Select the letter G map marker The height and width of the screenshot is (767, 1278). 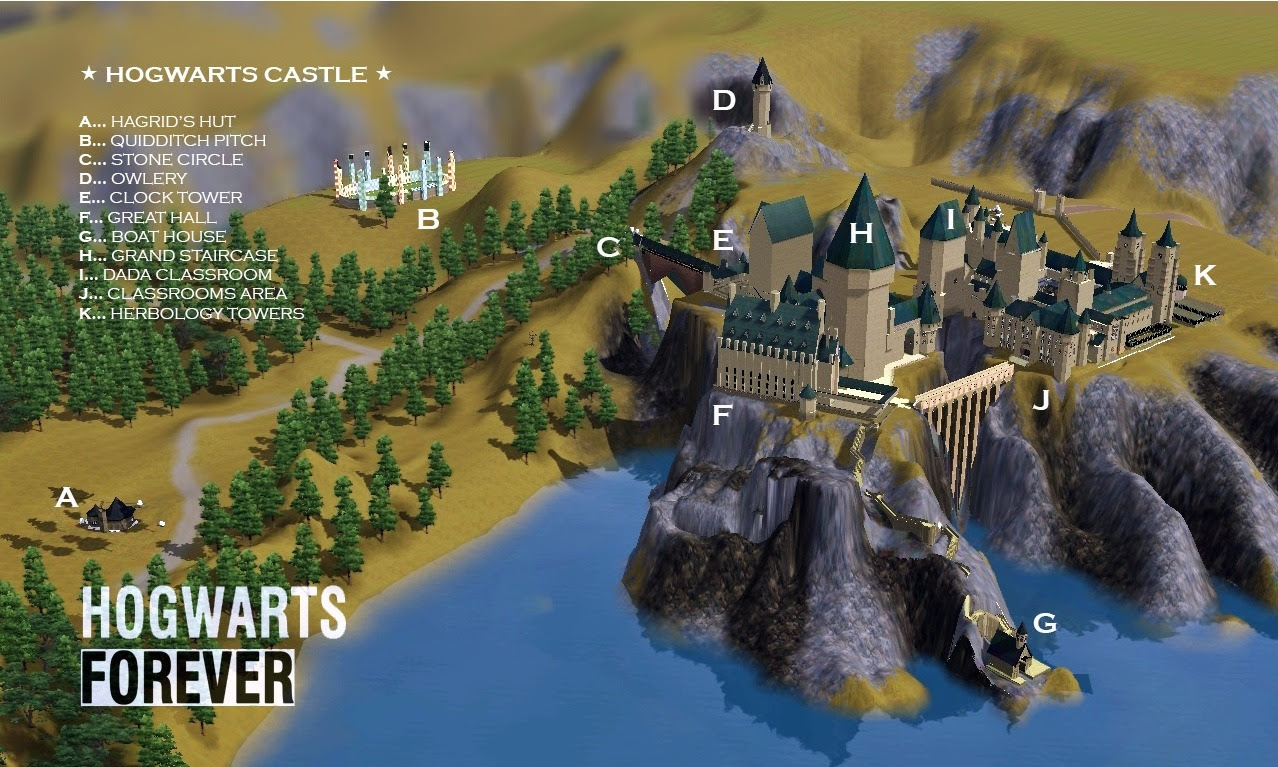(1044, 624)
